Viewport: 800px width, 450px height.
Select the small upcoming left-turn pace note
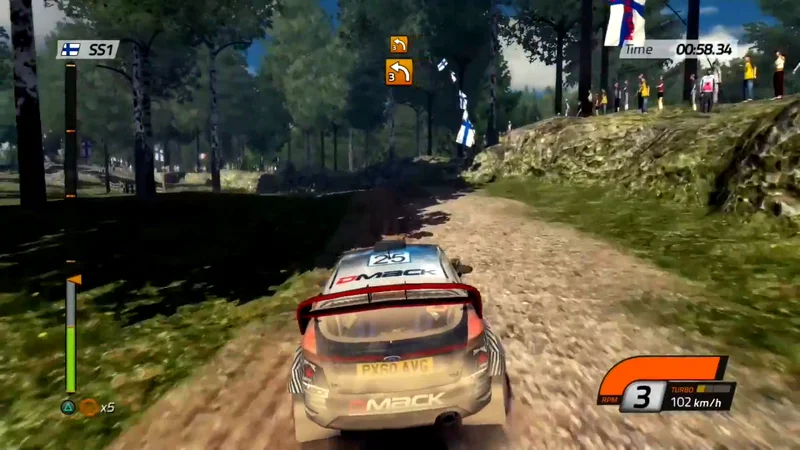point(399,44)
